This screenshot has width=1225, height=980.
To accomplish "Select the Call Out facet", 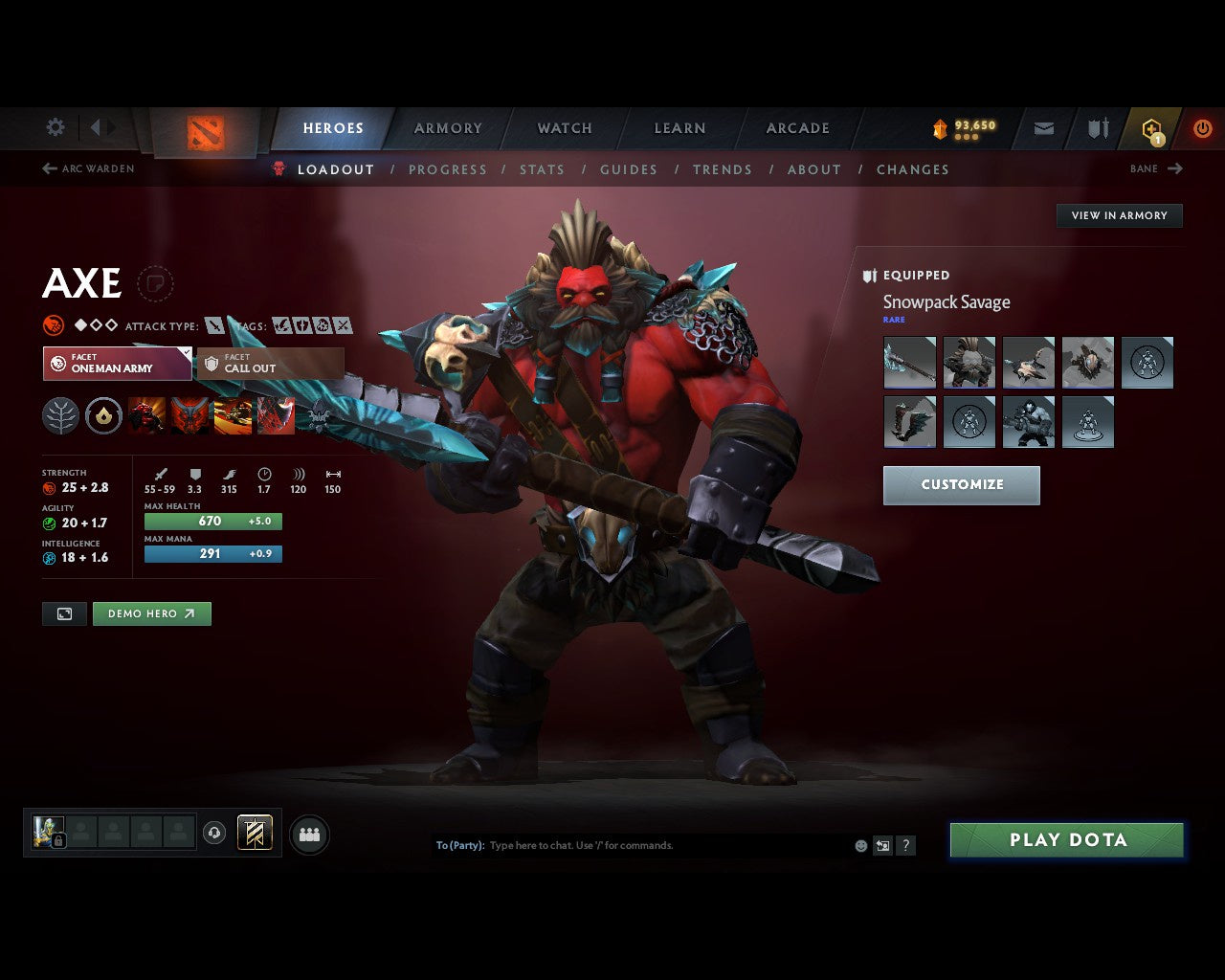I will coord(270,364).
